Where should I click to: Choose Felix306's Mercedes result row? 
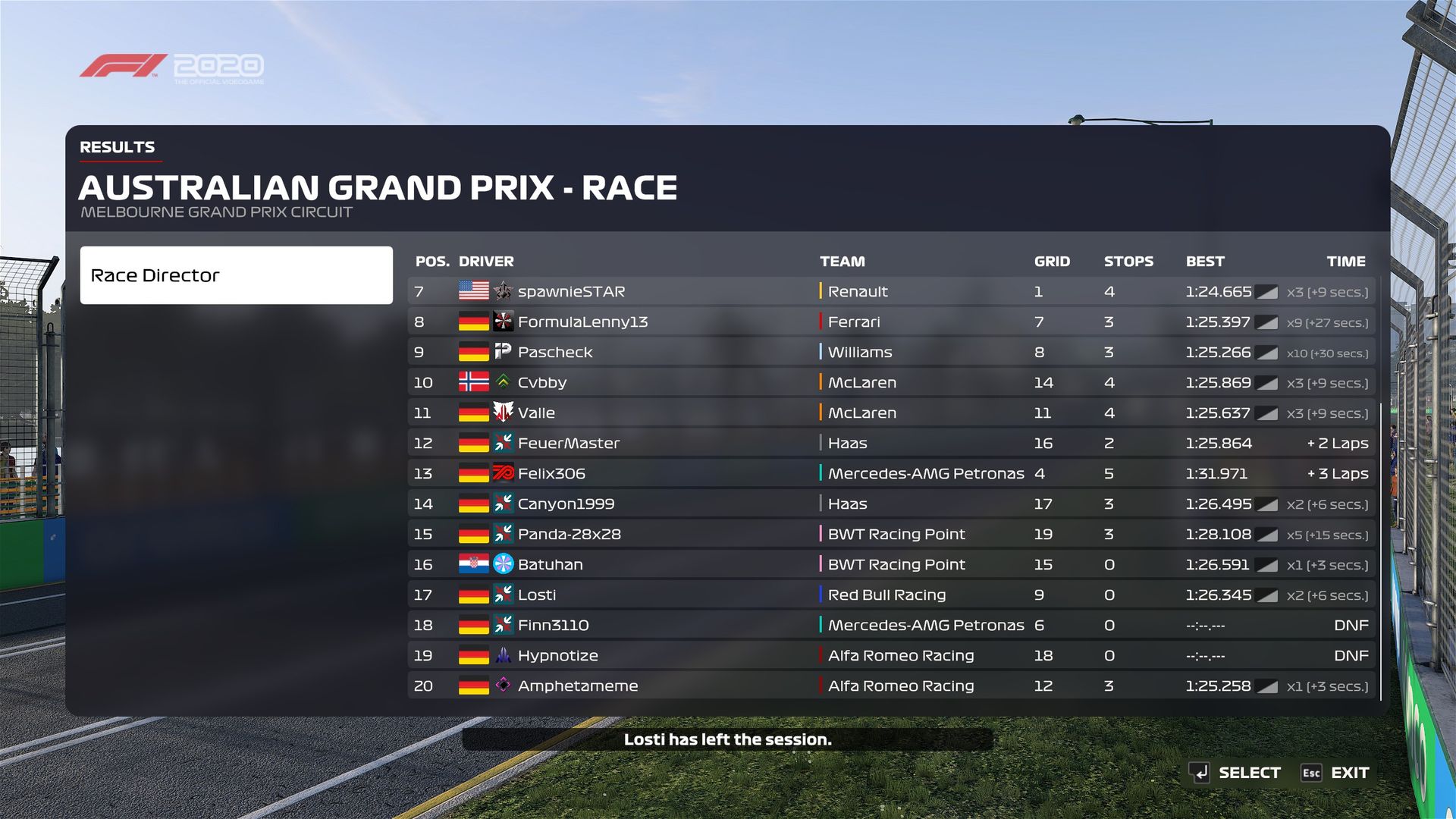(x=890, y=474)
